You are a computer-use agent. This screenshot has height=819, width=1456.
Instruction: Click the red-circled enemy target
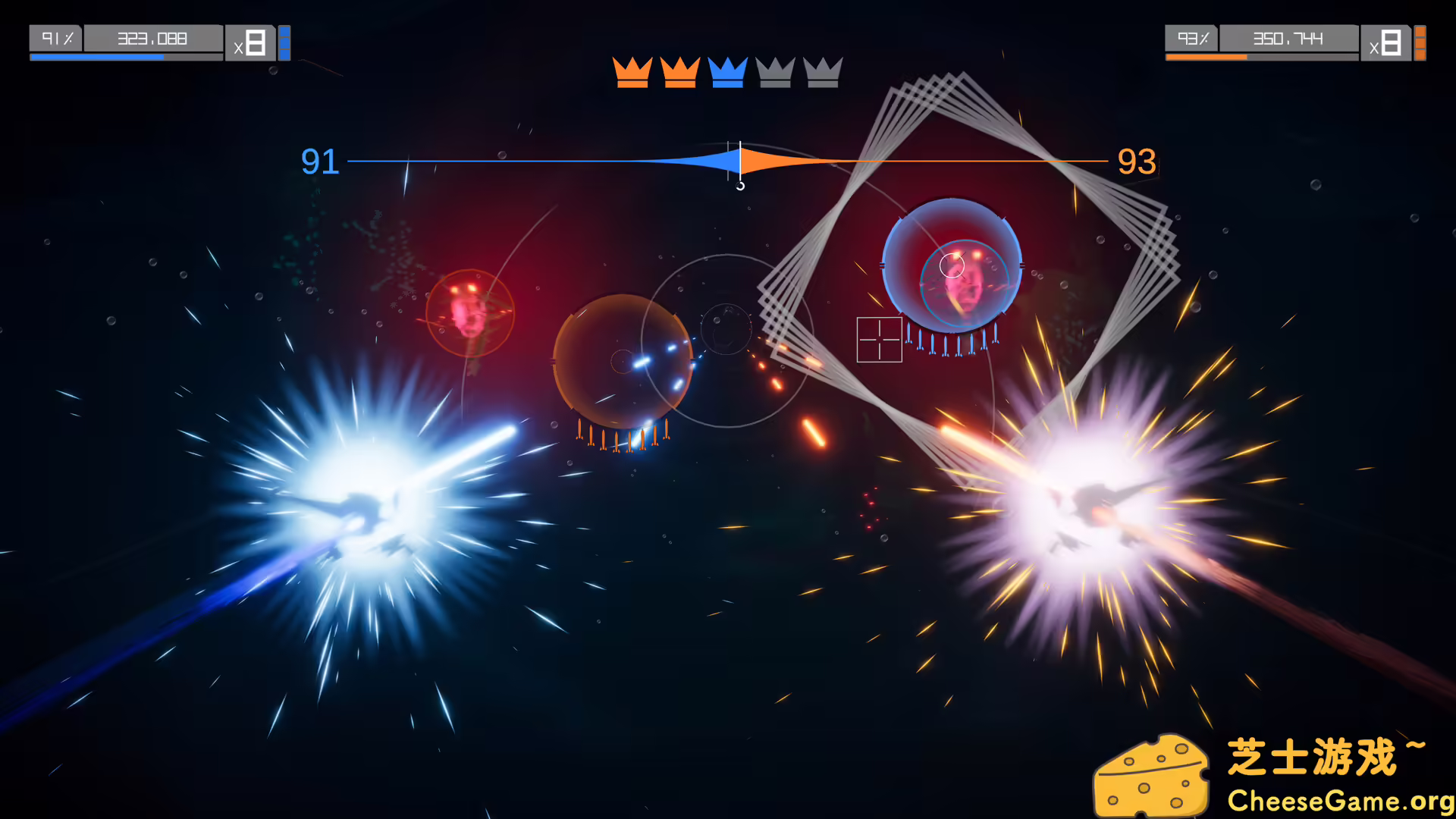[472, 314]
